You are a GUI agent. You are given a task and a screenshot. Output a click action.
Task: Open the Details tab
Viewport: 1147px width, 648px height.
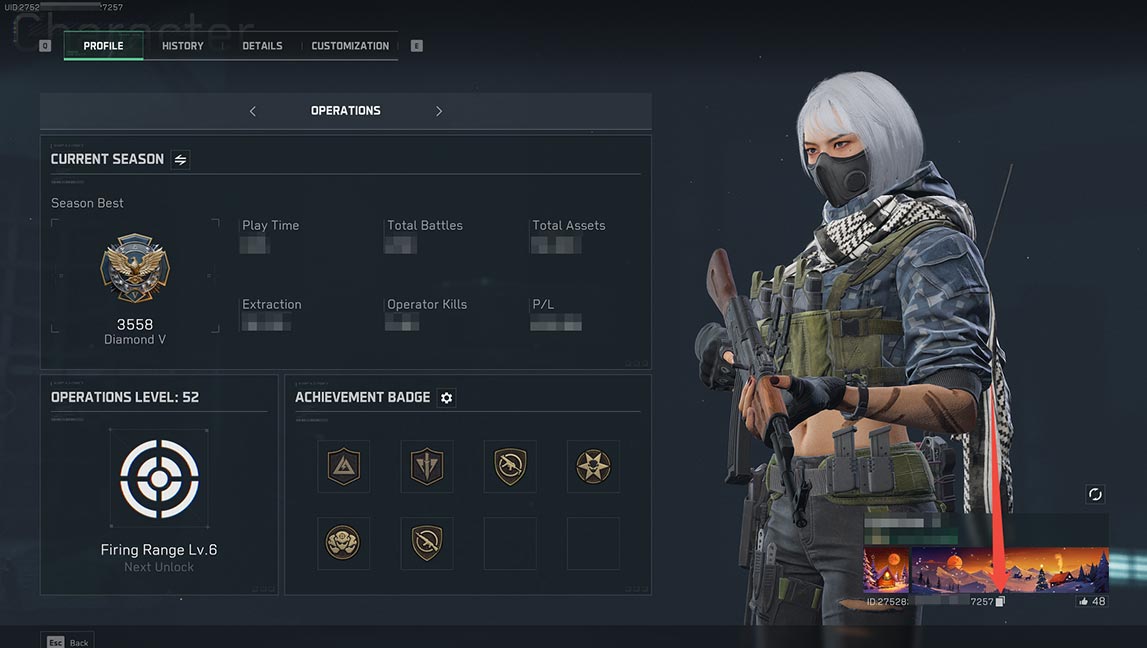click(262, 46)
